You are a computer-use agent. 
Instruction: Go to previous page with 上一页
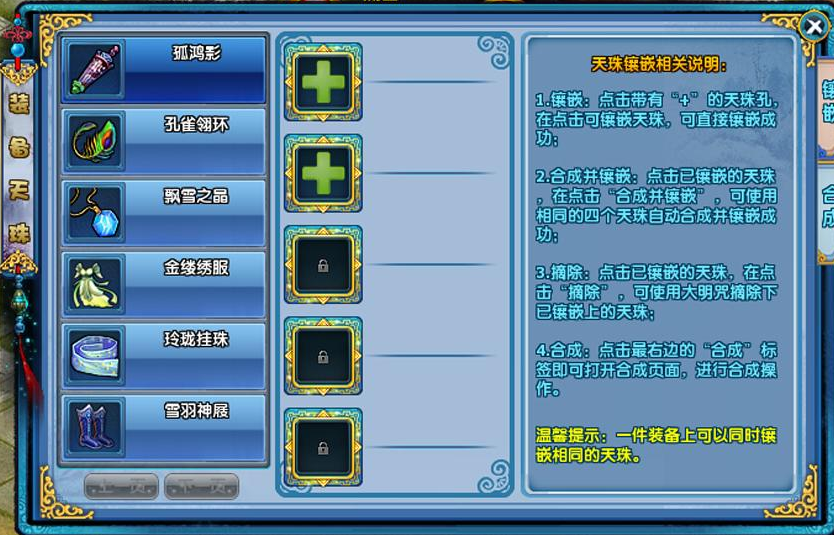121,486
